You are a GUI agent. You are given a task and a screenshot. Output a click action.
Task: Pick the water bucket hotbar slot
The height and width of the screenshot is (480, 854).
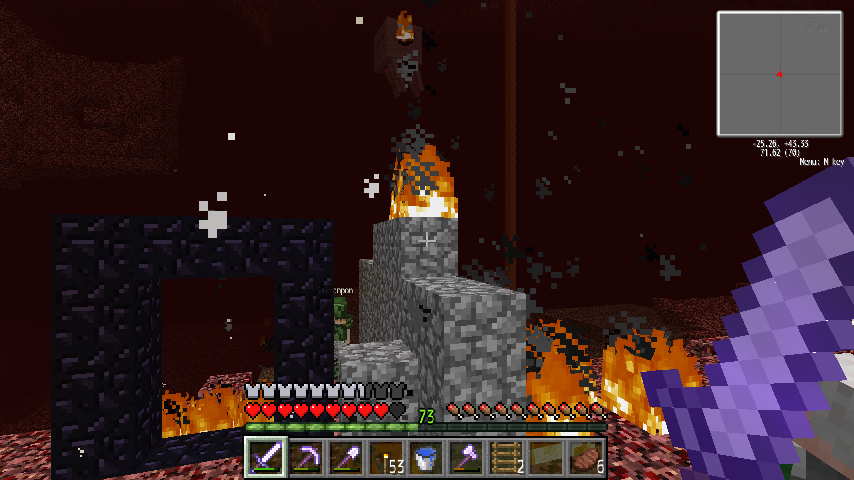(x=426, y=458)
